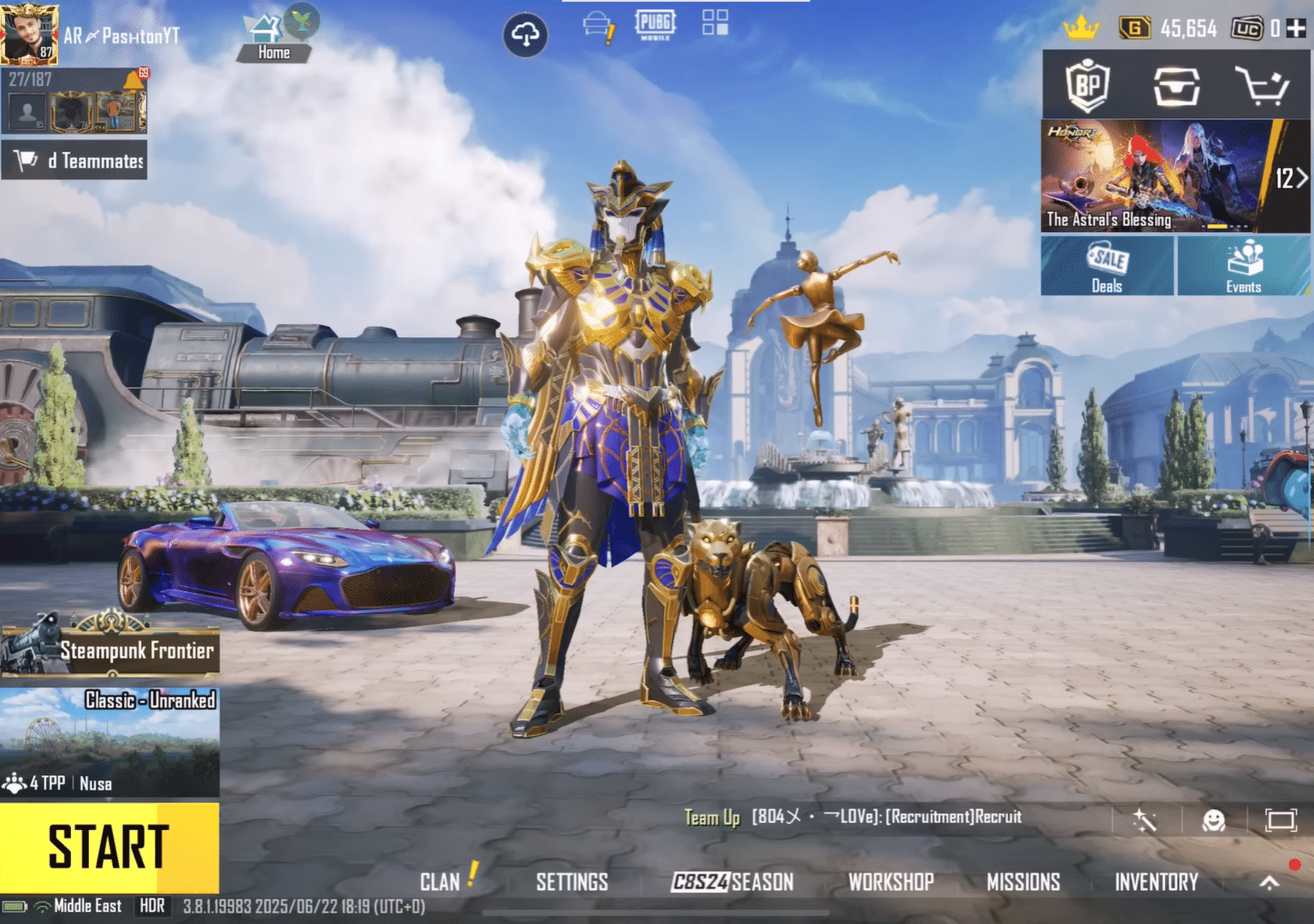Open the shopping cart shop
Screen dimensions: 1314x924
1262,86
